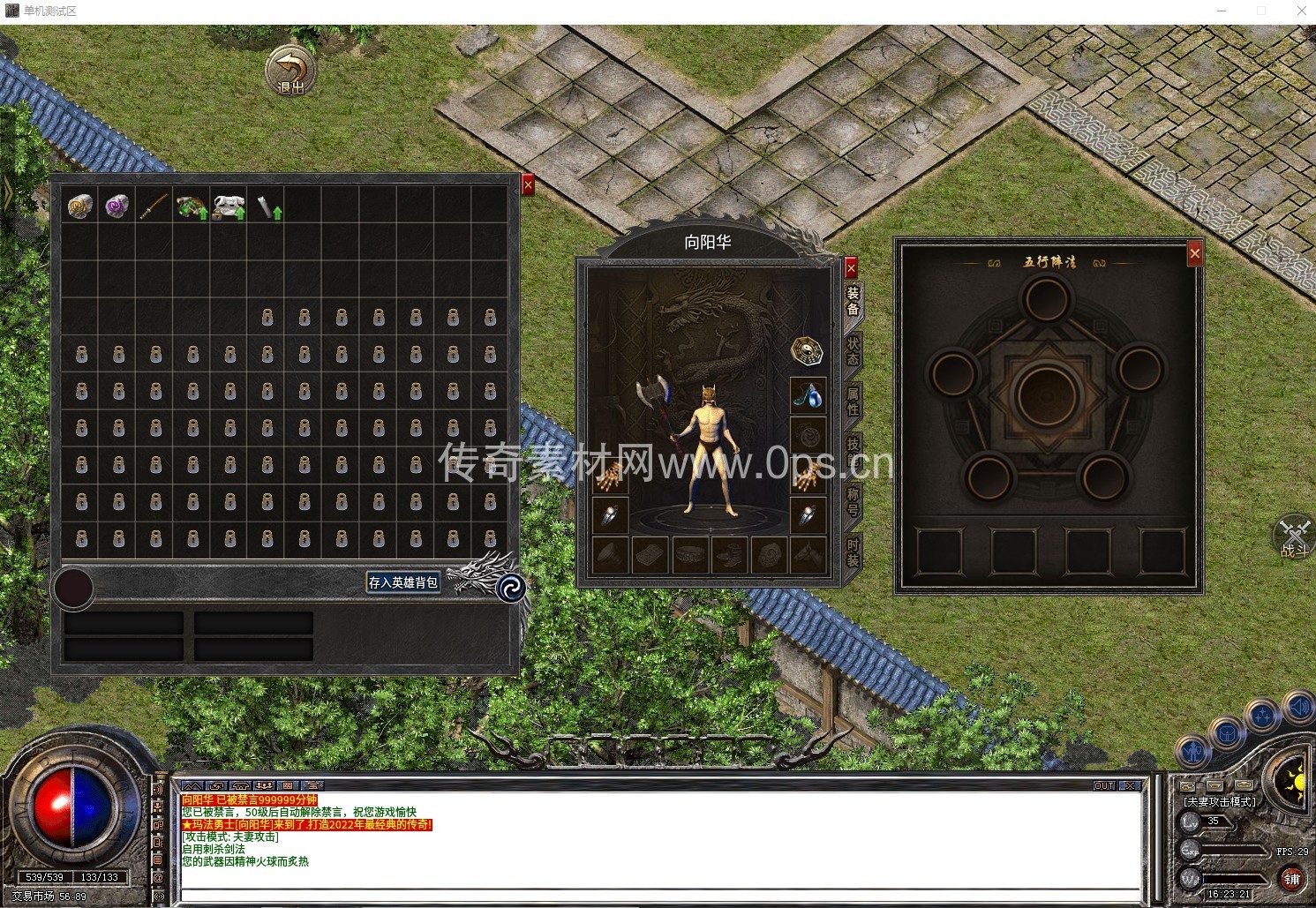Show the 技能 skills tab
1316x908 pixels.
(853, 451)
